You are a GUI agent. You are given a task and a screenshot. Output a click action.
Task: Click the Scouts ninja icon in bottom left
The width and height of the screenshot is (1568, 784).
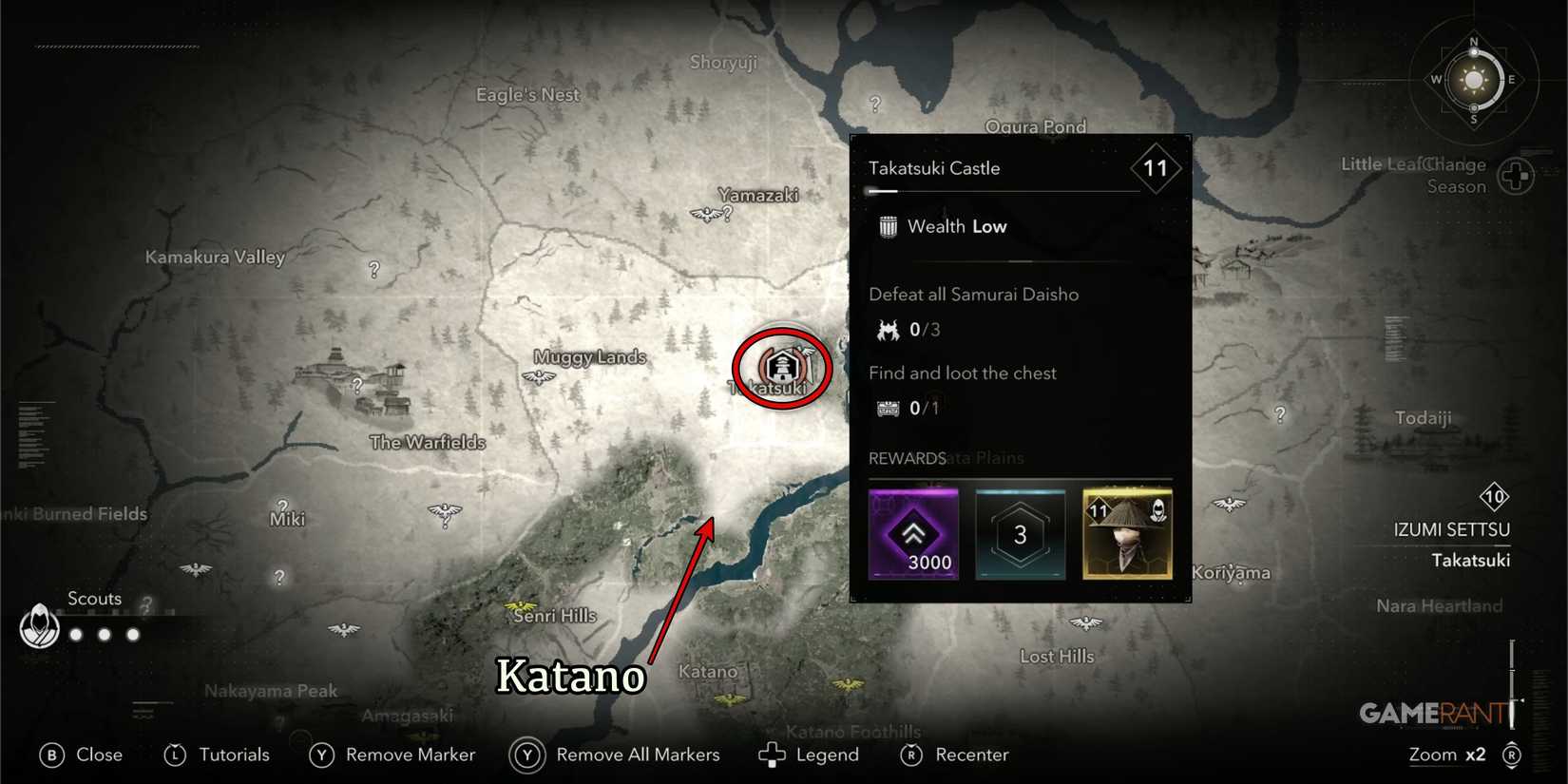pos(39,627)
